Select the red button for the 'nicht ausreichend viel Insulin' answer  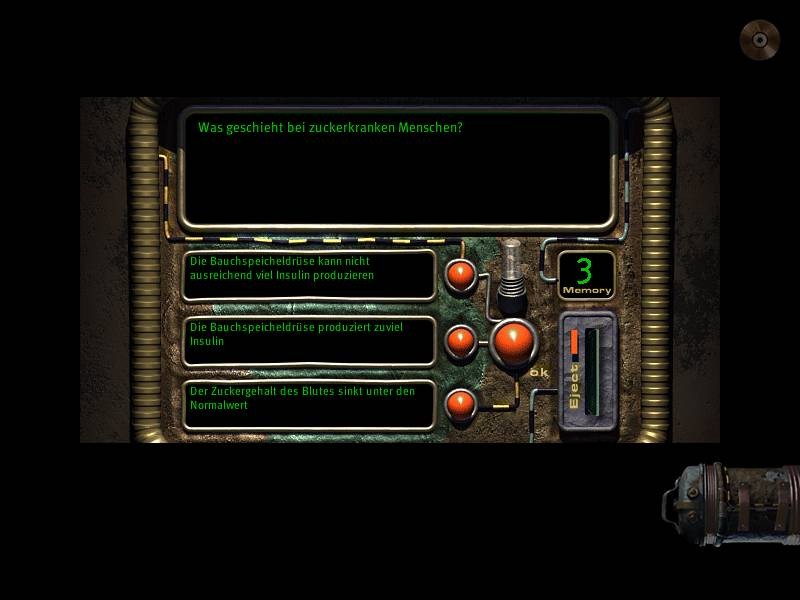[461, 275]
